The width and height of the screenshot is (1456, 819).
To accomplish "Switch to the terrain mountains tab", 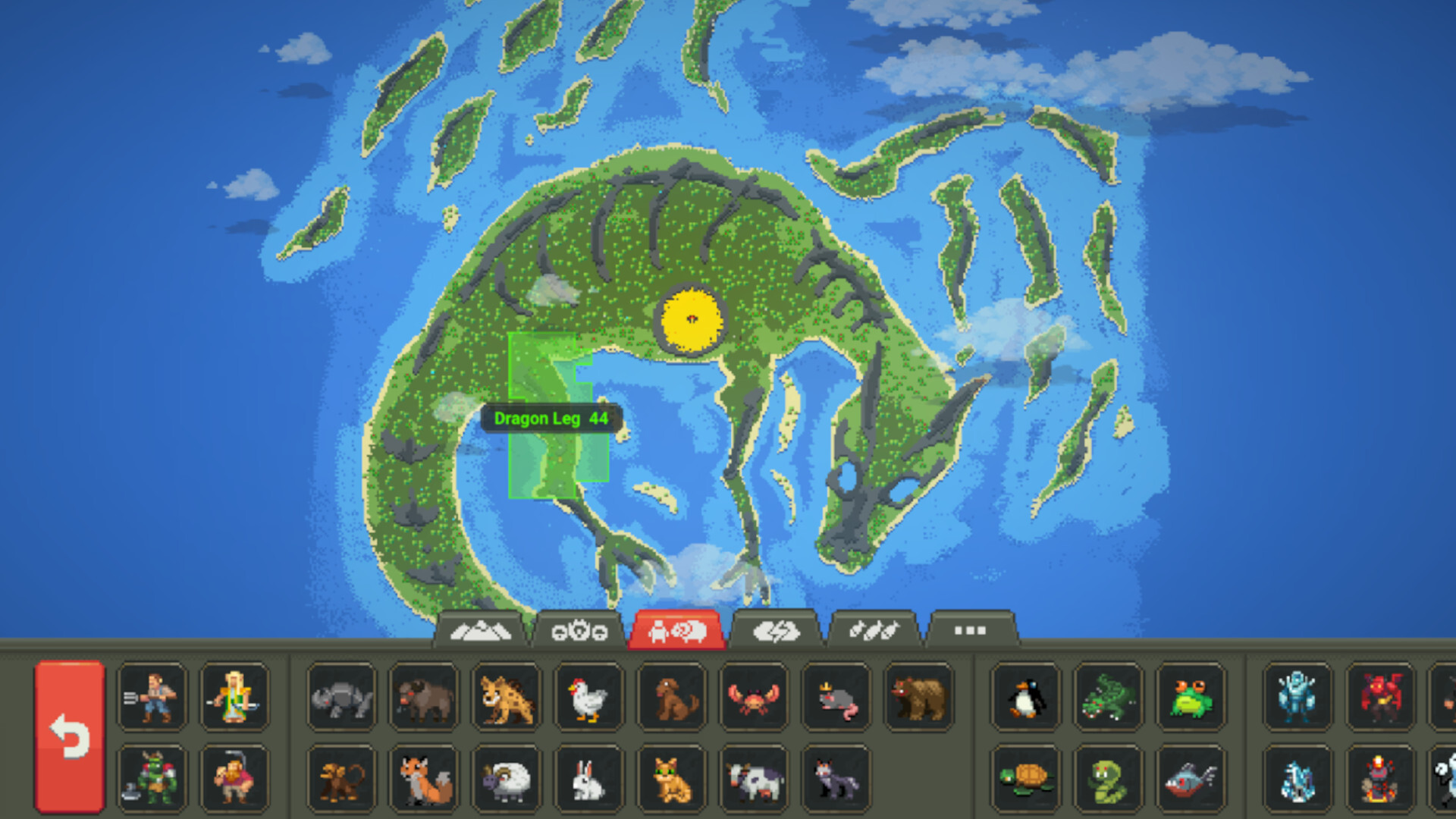I will click(x=483, y=629).
